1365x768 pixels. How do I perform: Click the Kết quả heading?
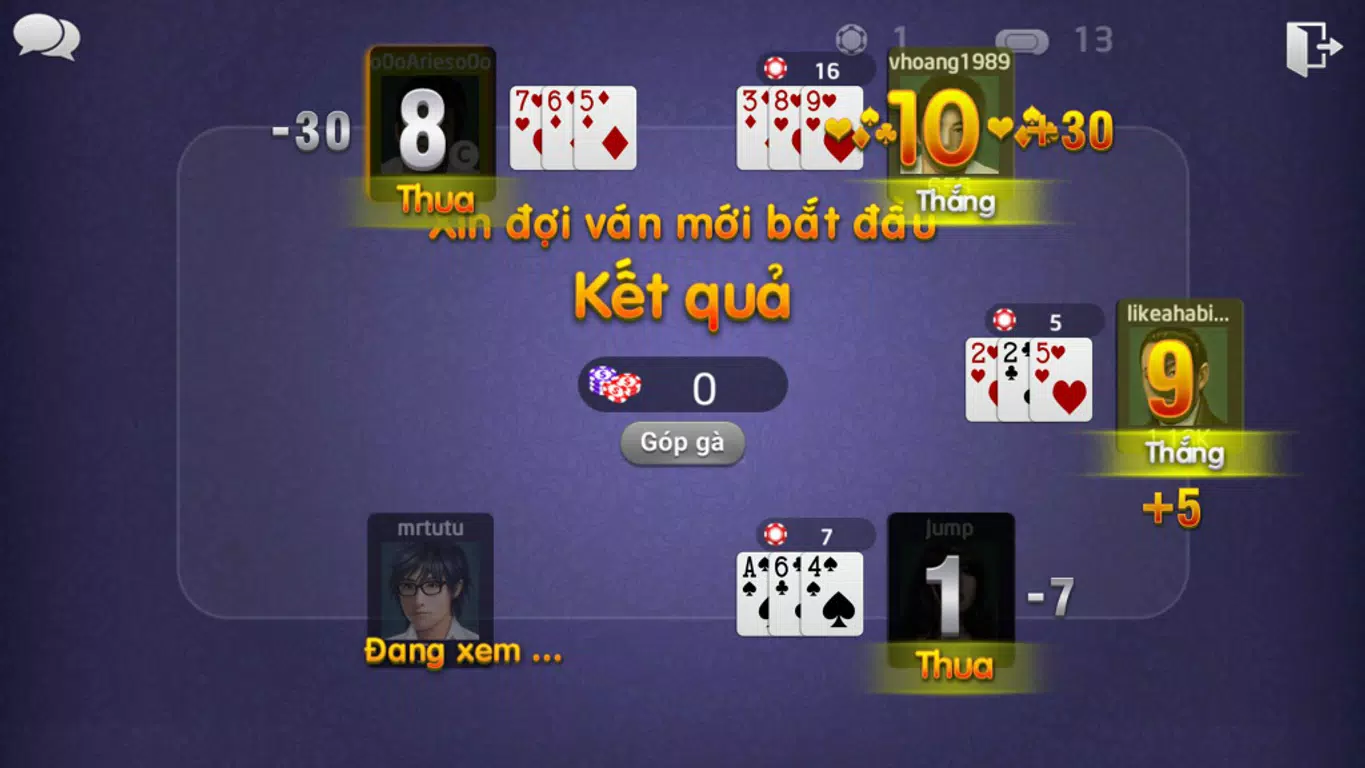[683, 295]
